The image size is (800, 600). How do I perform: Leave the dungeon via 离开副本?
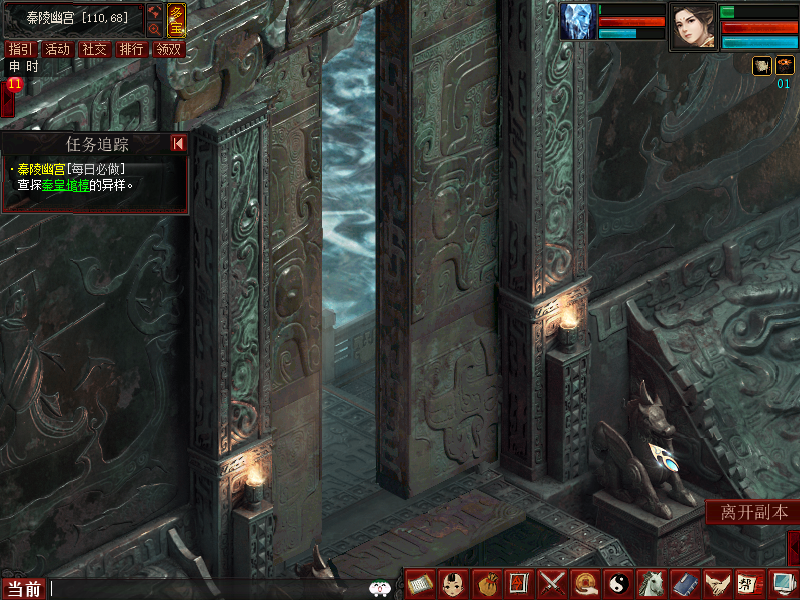[x=754, y=512]
